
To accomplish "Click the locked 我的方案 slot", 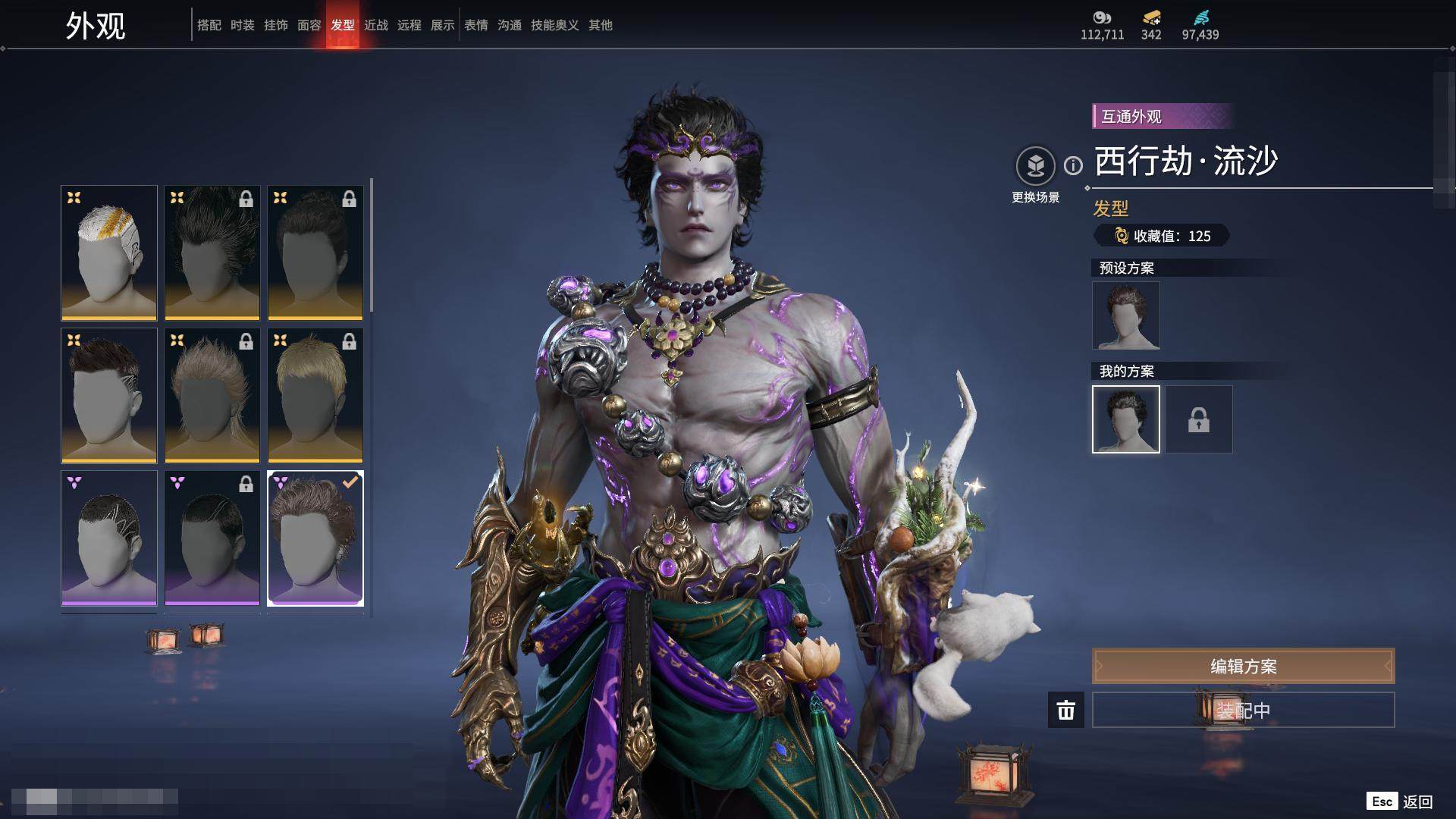I will [1199, 419].
